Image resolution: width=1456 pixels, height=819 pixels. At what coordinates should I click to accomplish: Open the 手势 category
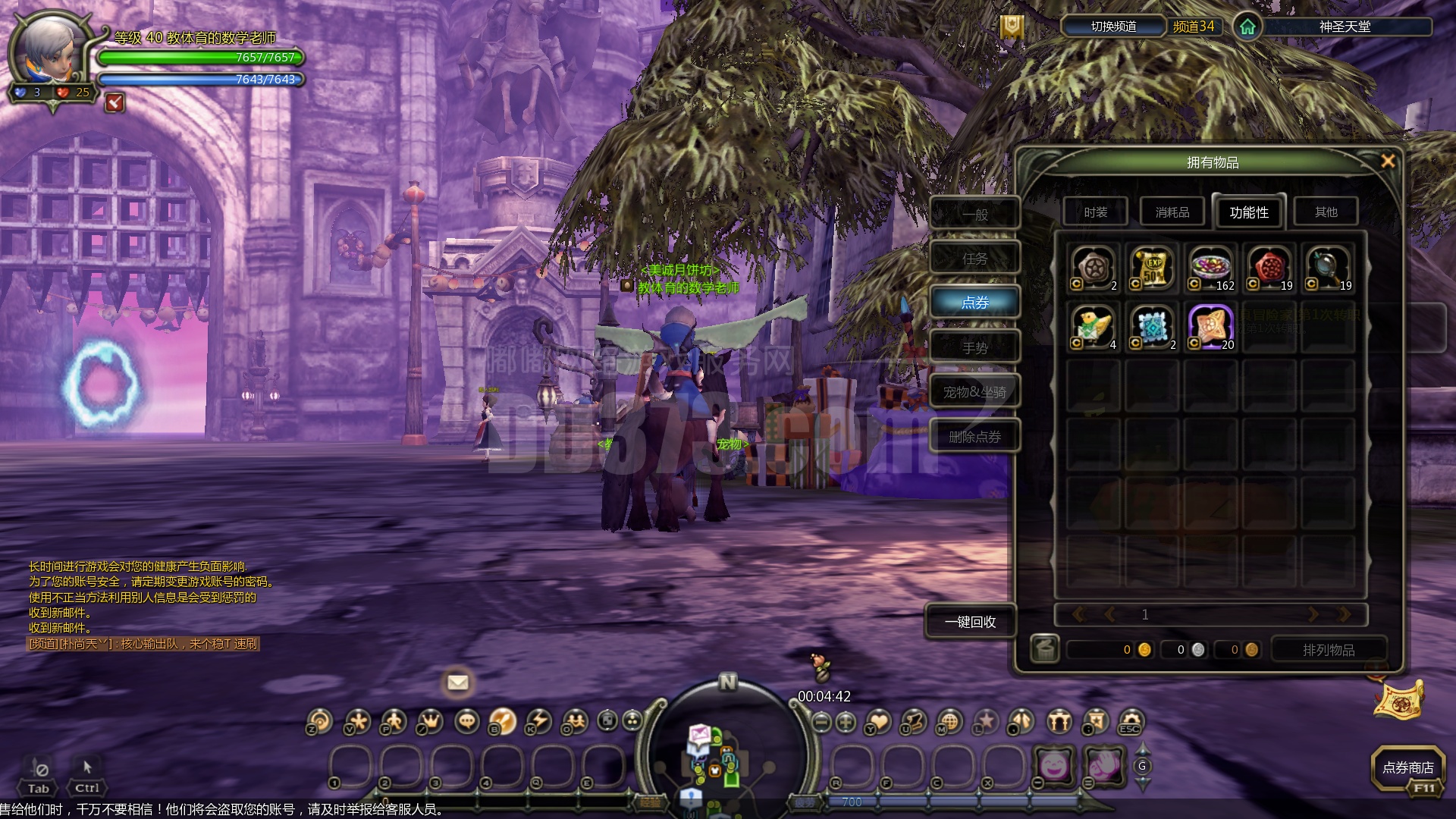coord(974,348)
